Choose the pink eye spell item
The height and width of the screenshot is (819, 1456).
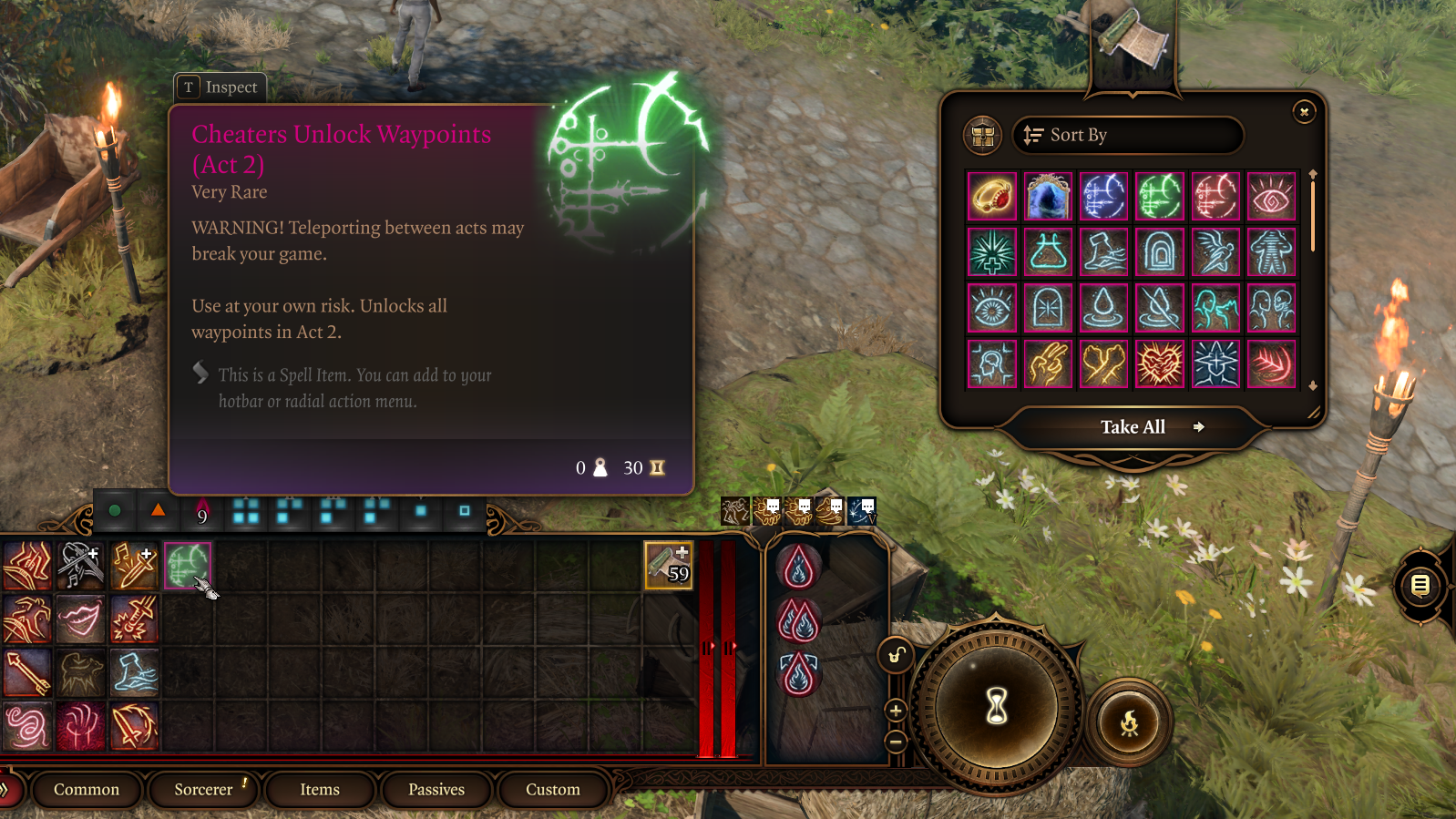[x=1271, y=197]
